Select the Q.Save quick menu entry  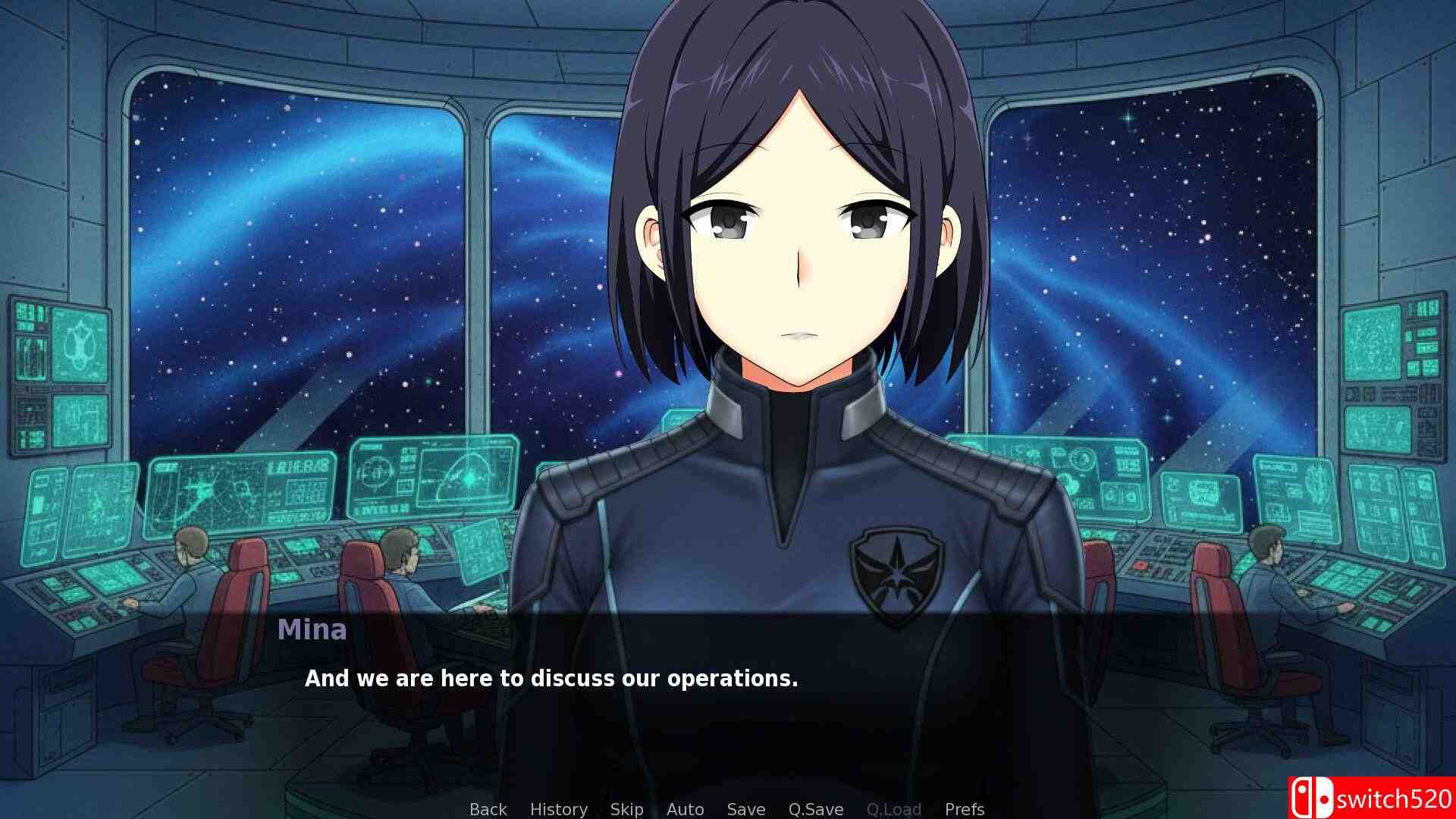pos(815,809)
